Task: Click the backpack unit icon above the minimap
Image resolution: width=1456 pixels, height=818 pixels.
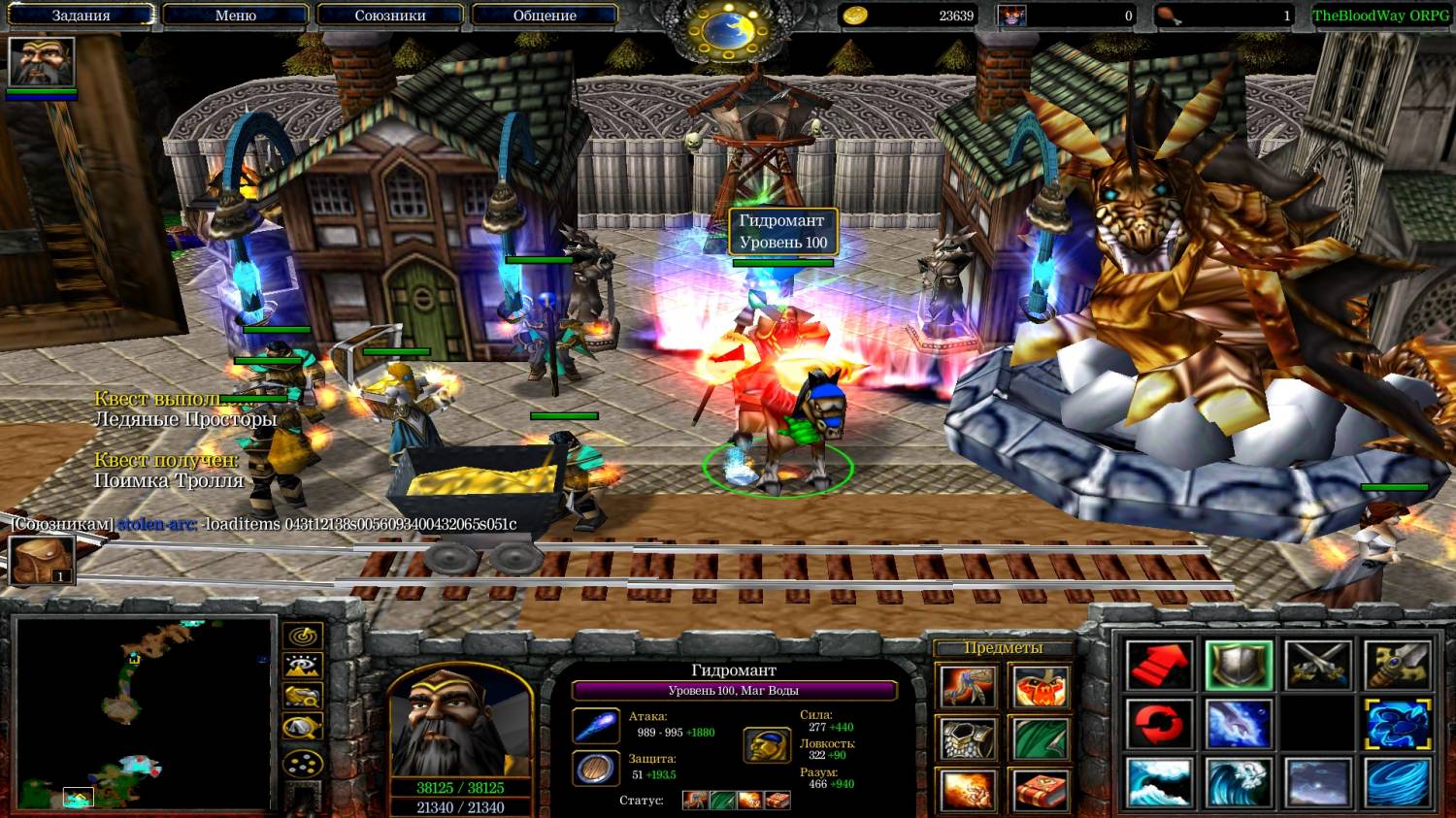Action: [42, 560]
